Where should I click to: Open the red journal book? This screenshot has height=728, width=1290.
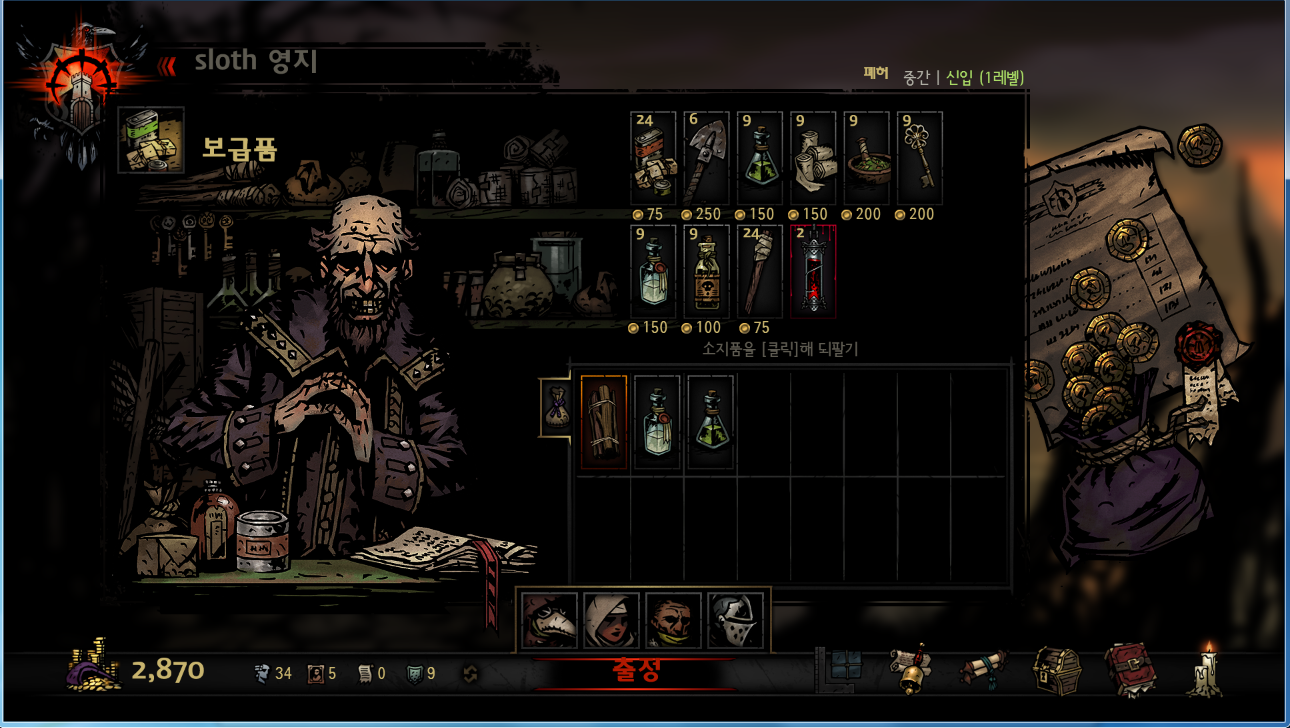tap(1127, 670)
